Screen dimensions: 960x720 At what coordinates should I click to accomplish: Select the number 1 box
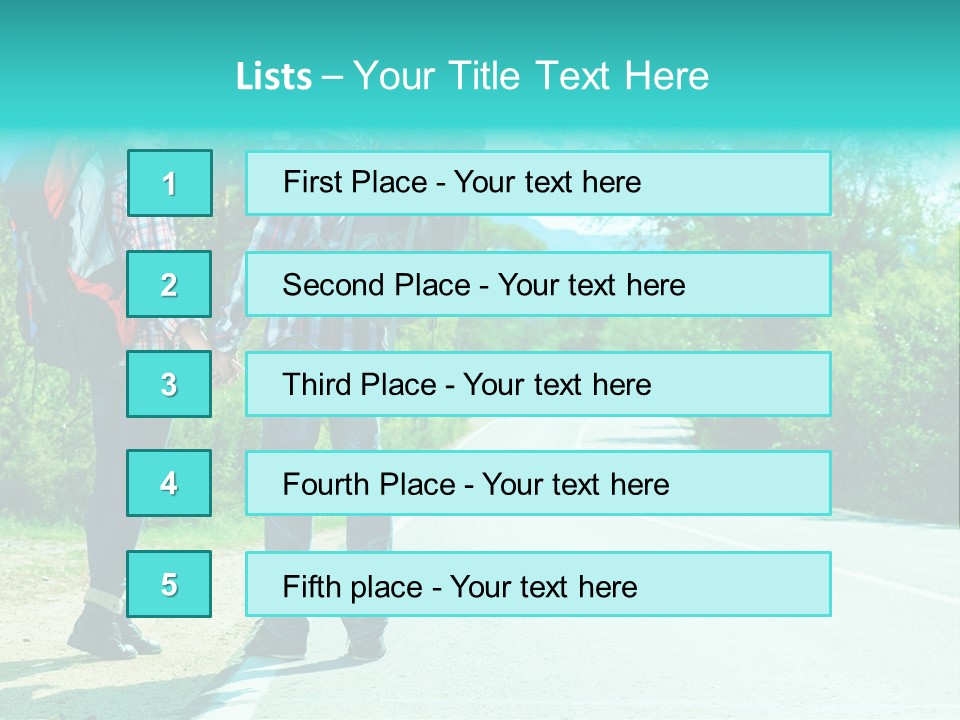tap(169, 183)
